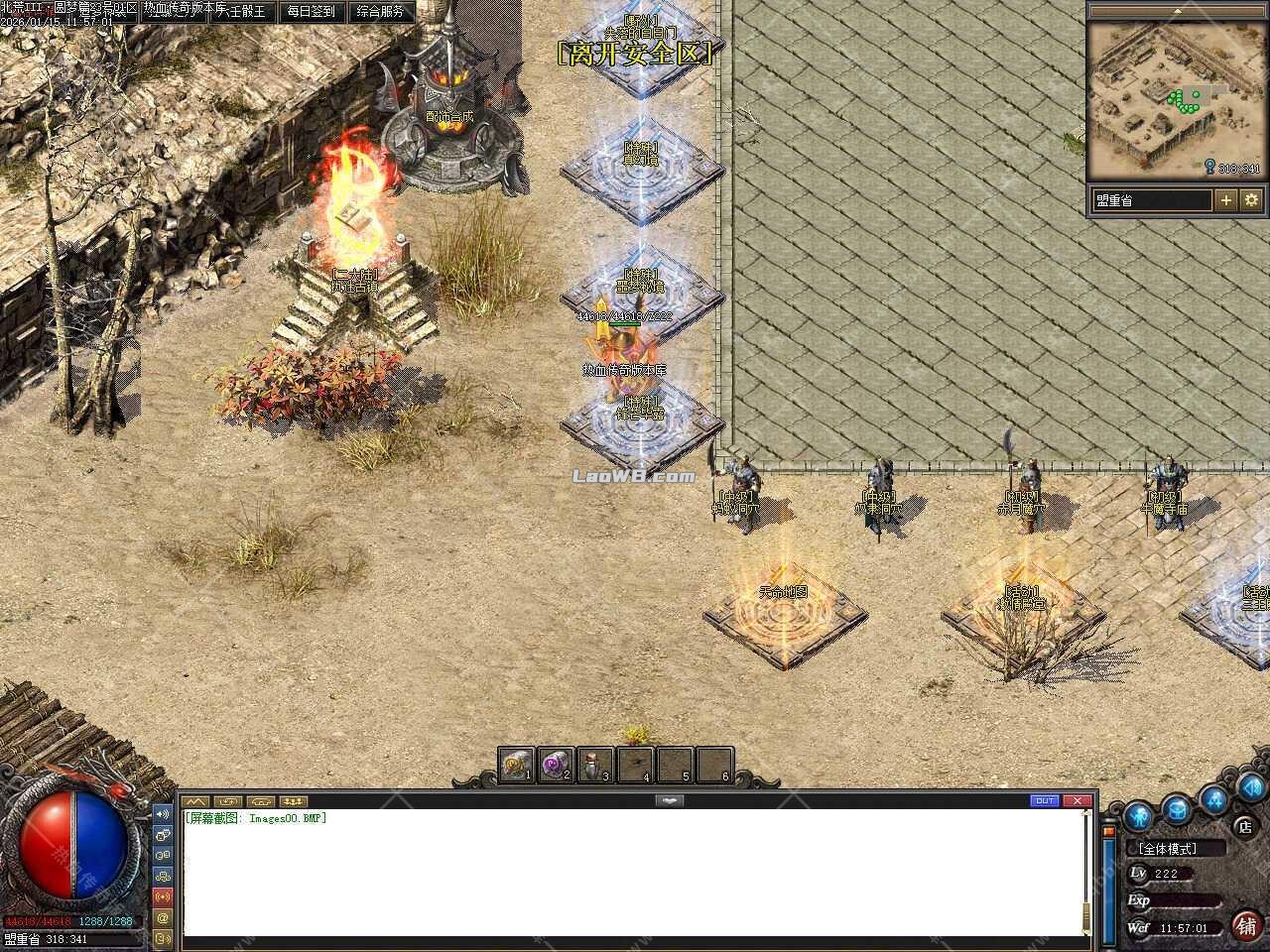Viewport: 1270px width, 952px height.
Task: Click the potion in quickslot 1
Action: (515, 764)
